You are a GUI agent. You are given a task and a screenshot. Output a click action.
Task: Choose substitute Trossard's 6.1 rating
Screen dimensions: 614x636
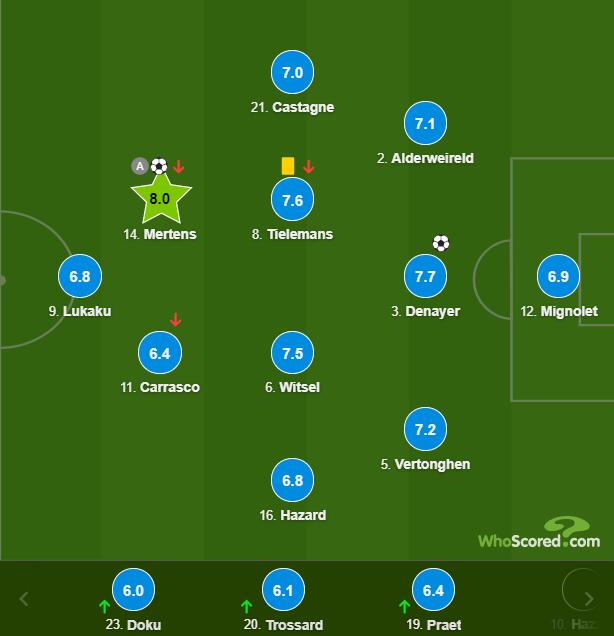click(x=283, y=591)
